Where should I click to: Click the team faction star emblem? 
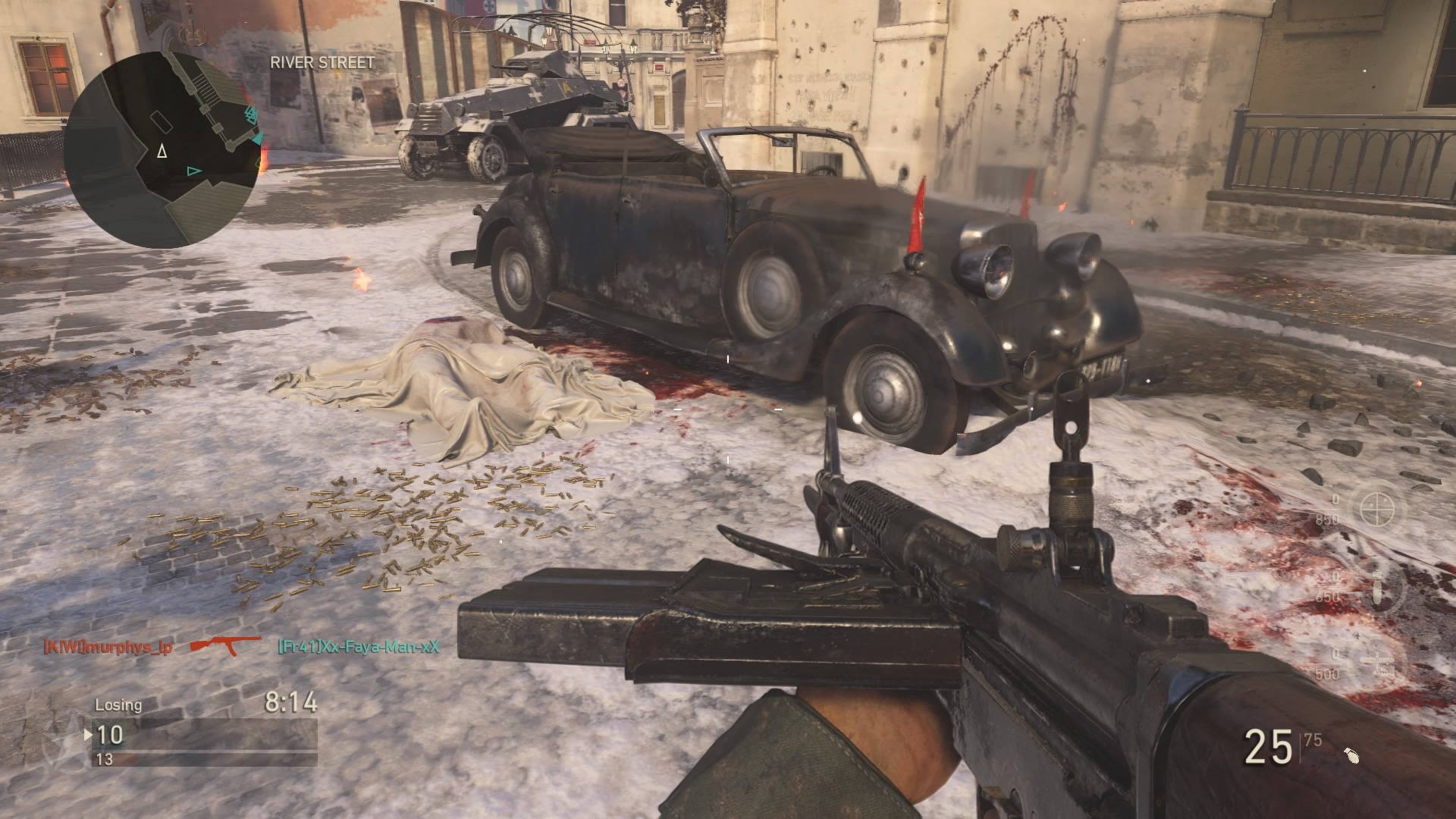pos(61,743)
